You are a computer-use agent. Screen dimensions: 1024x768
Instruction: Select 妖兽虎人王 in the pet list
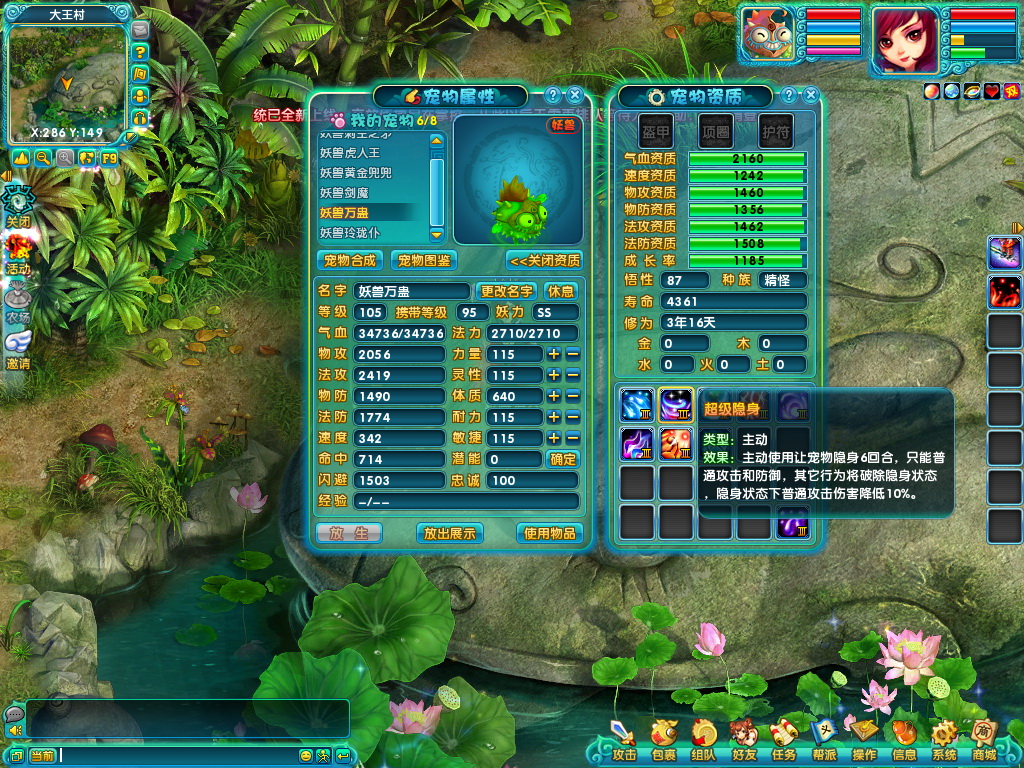coord(350,153)
